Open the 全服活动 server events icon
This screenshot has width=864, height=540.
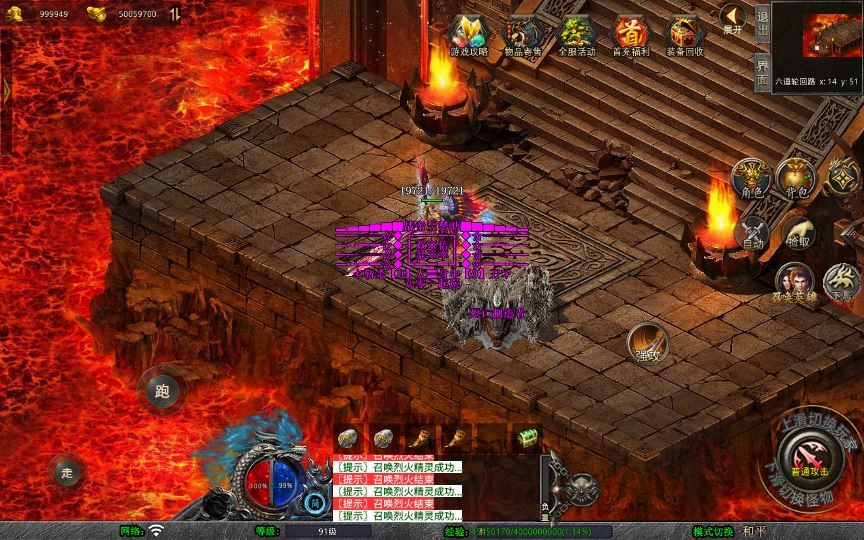tap(577, 36)
